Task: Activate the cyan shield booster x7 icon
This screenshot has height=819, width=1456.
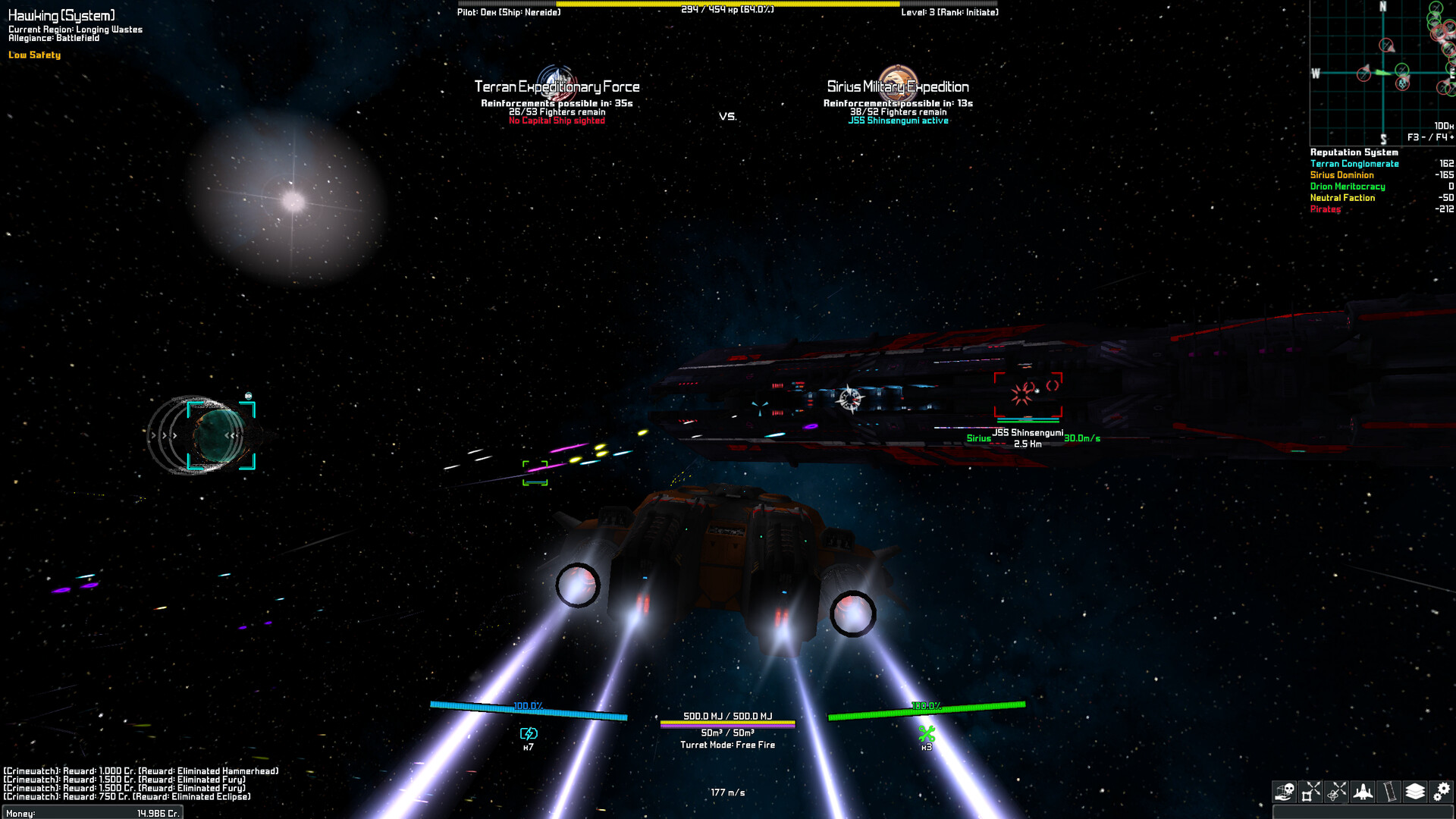Action: [529, 734]
